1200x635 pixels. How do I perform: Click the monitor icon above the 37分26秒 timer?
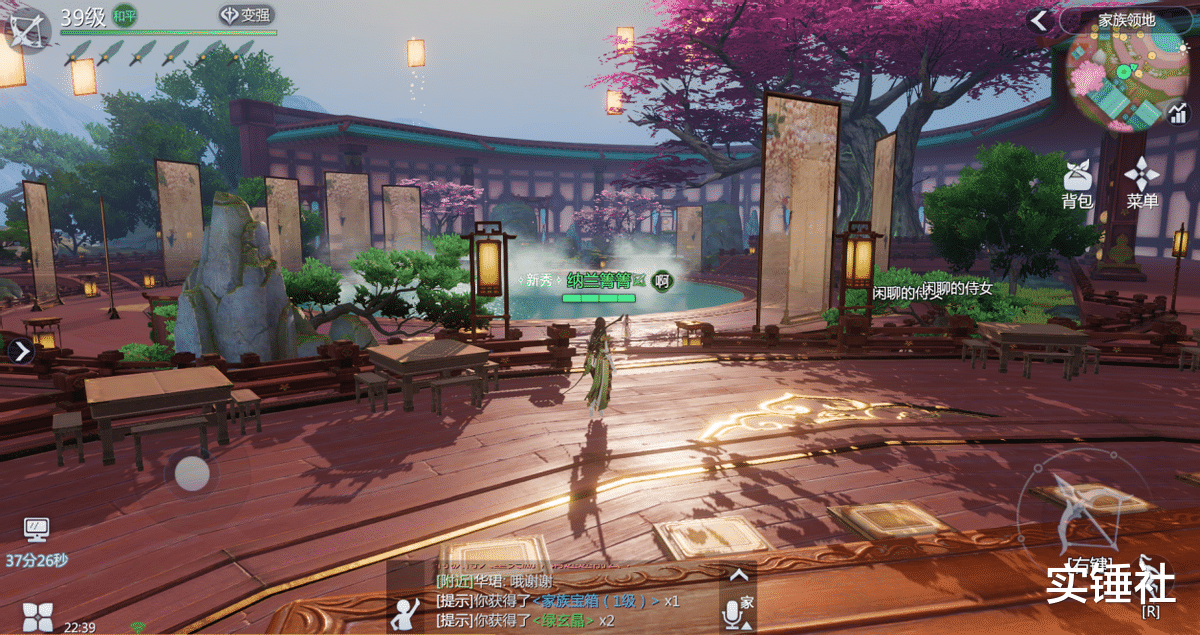click(x=36, y=529)
